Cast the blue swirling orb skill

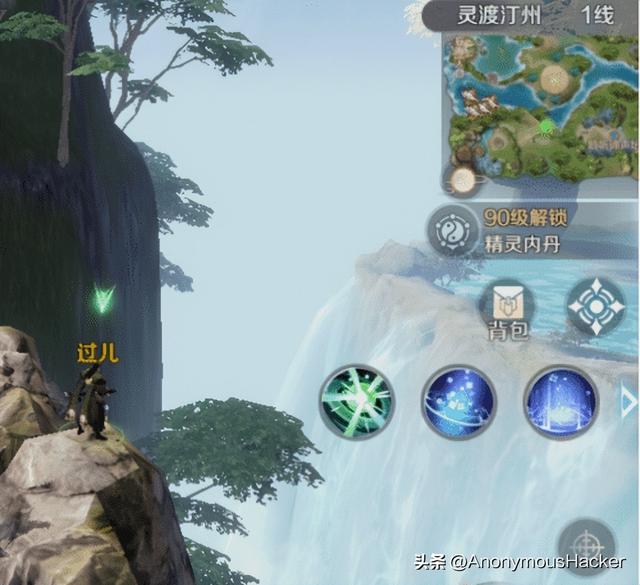[459, 402]
